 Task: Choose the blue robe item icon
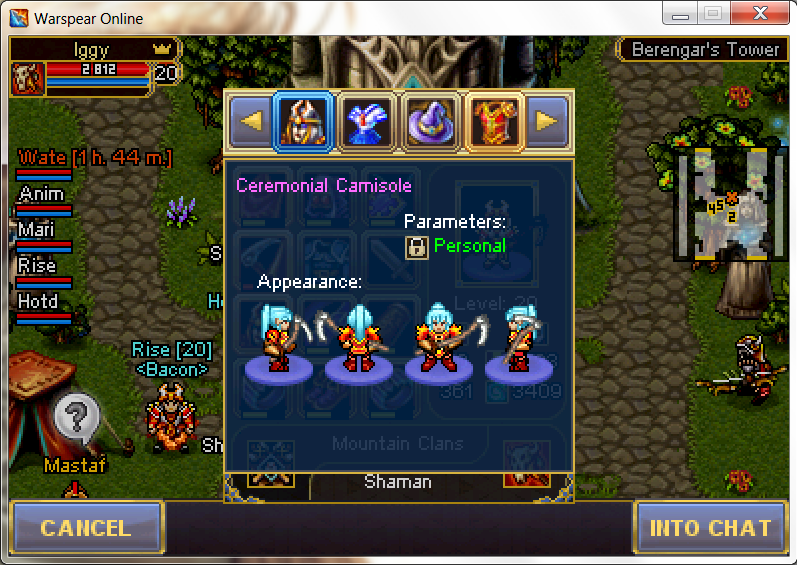(367, 121)
